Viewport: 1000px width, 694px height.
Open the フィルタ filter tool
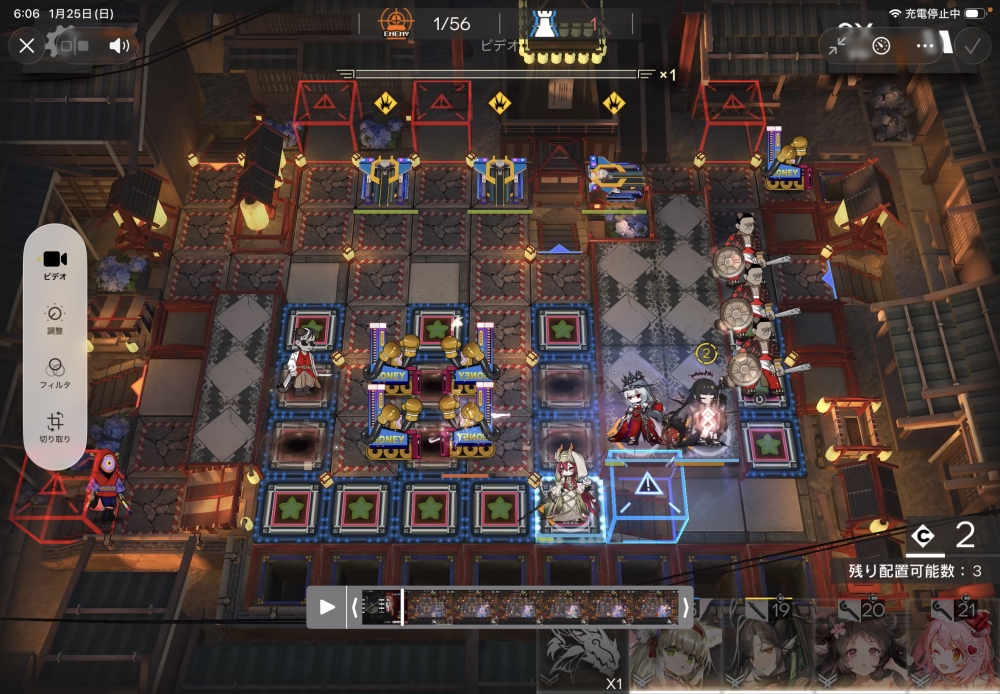click(x=55, y=373)
